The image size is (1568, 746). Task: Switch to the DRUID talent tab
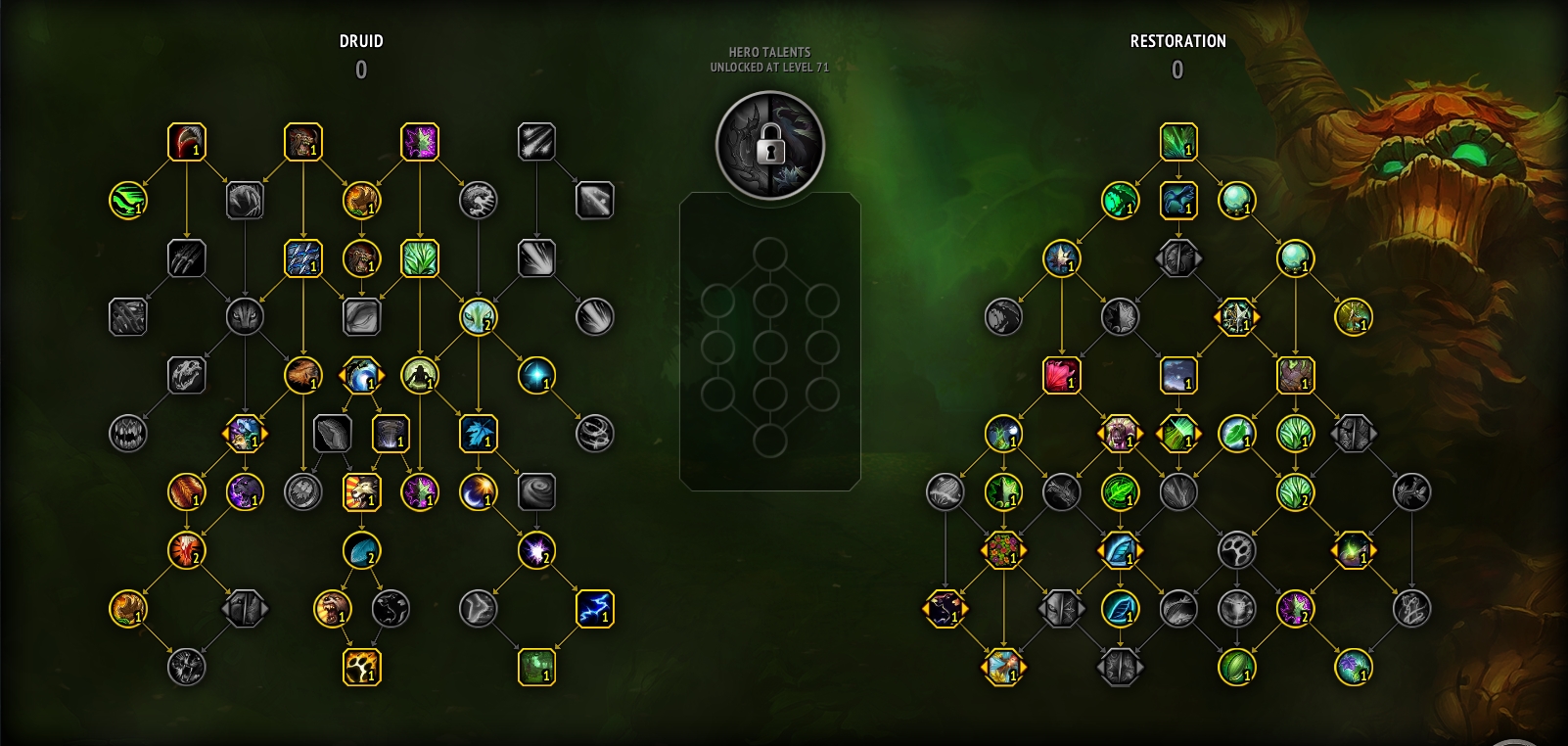coord(362,41)
